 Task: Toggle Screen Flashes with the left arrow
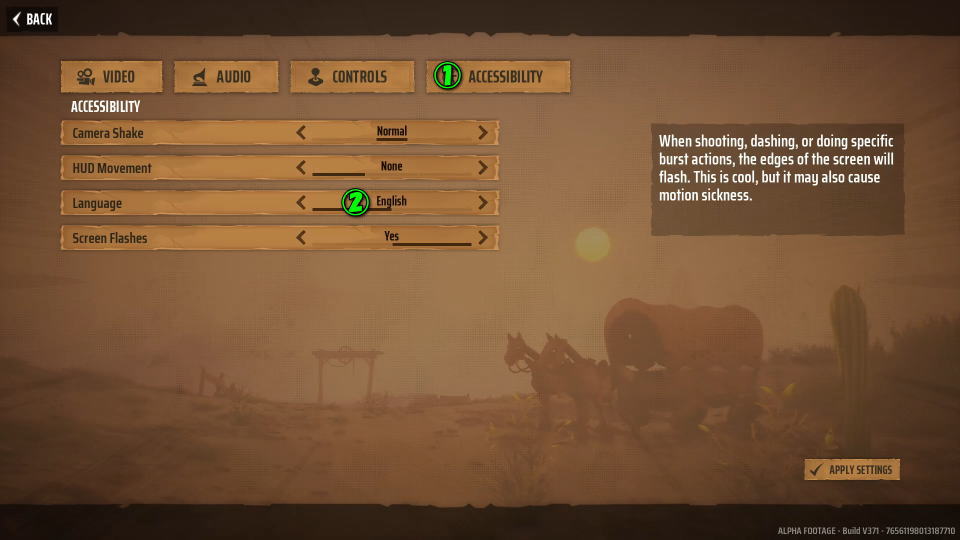[x=301, y=238]
